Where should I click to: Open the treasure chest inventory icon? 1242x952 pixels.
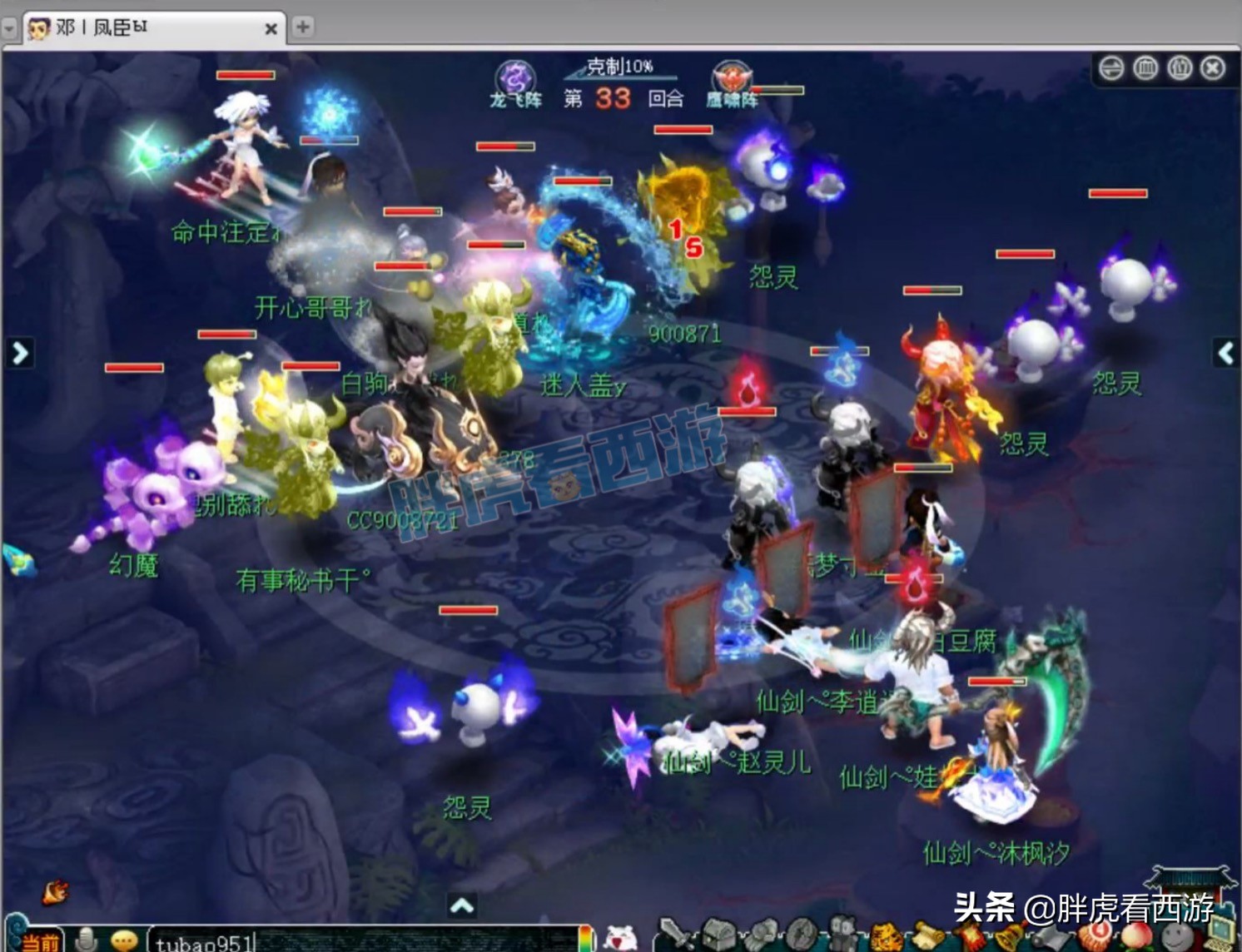[718, 935]
